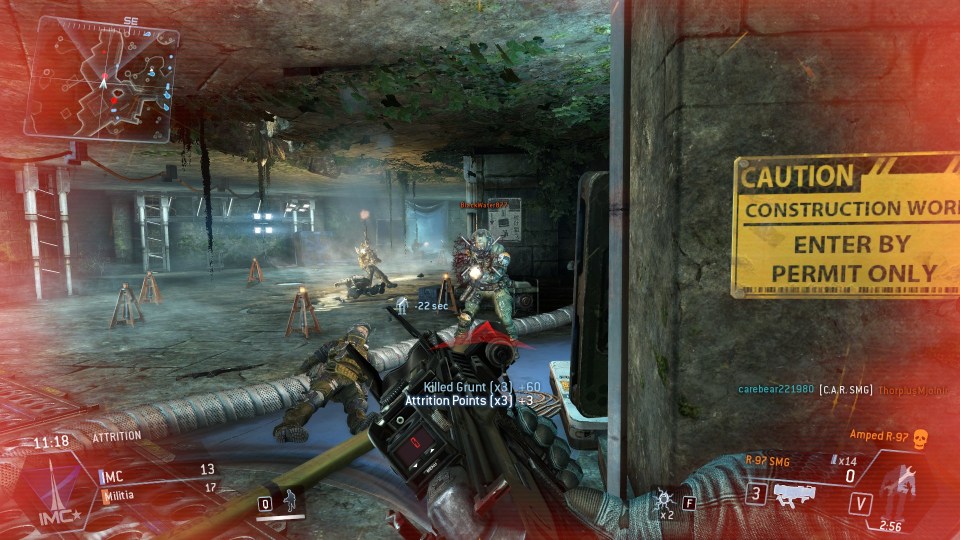Select the spiky grenade ordnance icon
This screenshot has width=960, height=540.
[x=664, y=499]
